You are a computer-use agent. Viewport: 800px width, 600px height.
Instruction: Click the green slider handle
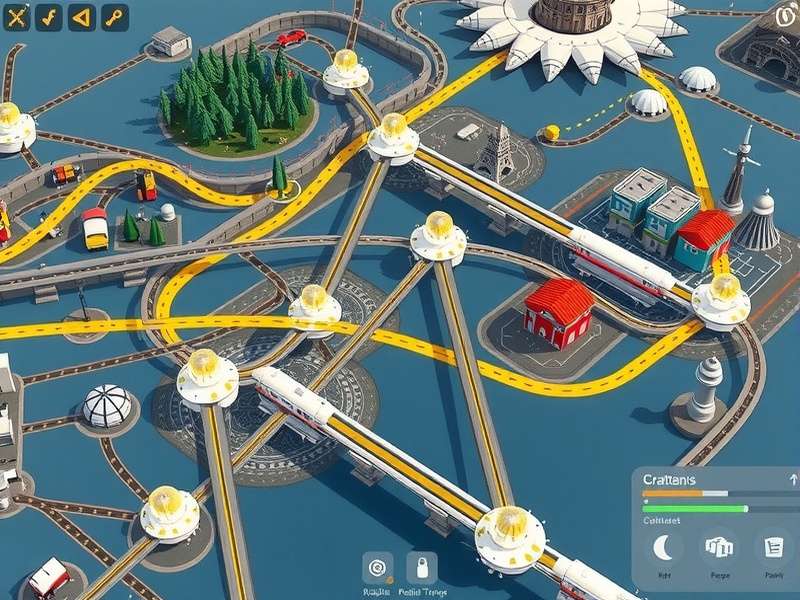pyautogui.click(x=744, y=508)
